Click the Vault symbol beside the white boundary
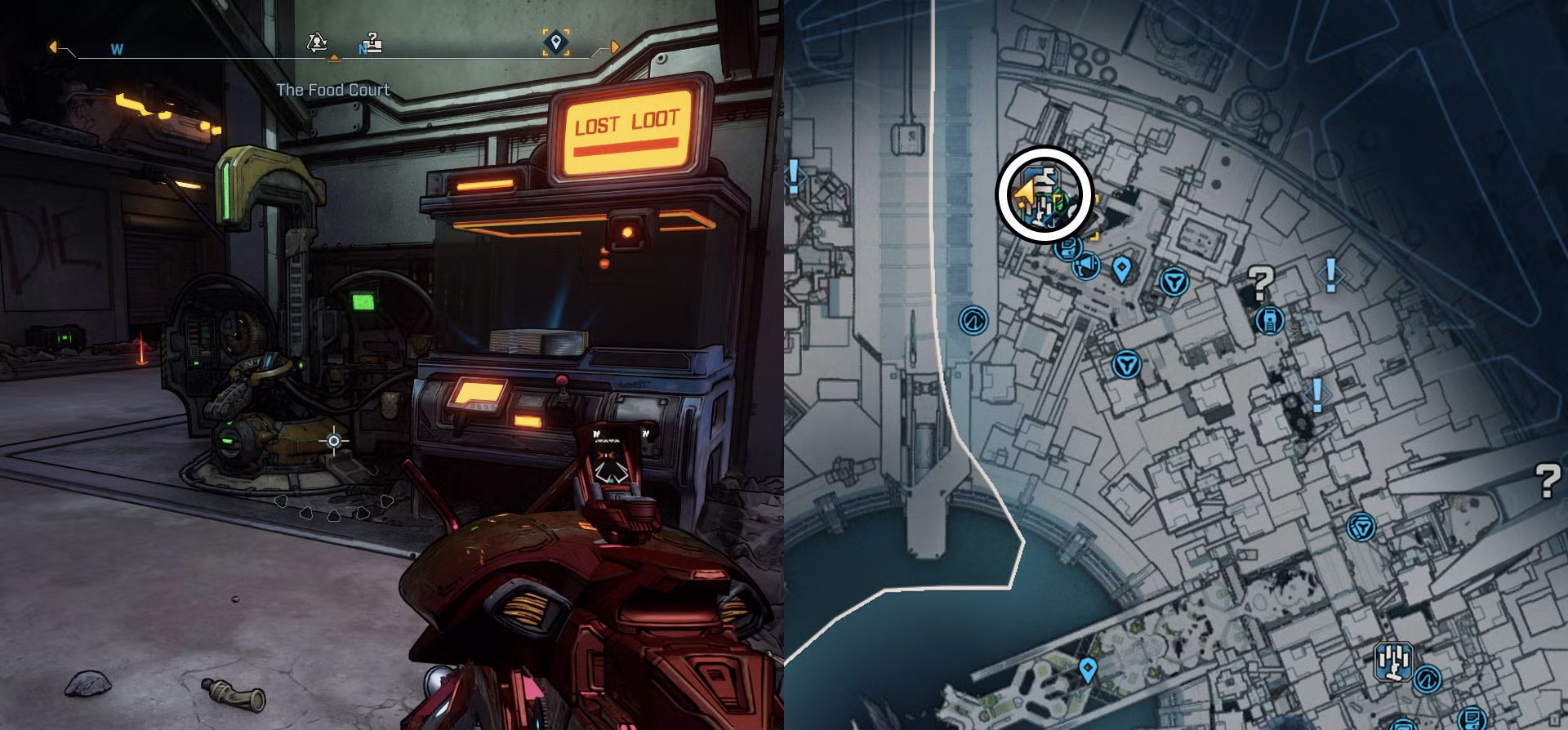 (x=973, y=320)
